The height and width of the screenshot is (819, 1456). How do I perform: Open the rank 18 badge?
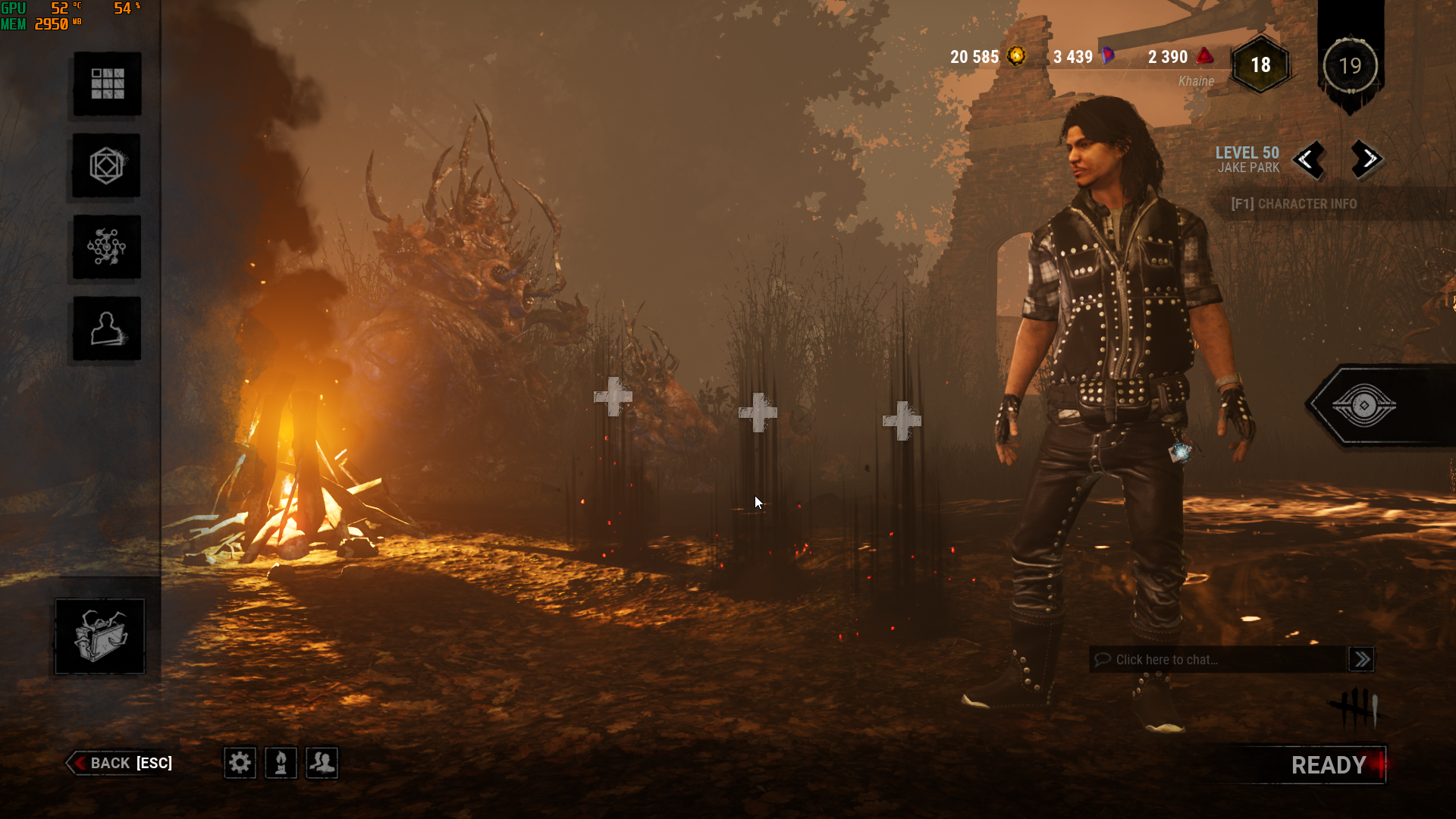[x=1260, y=65]
